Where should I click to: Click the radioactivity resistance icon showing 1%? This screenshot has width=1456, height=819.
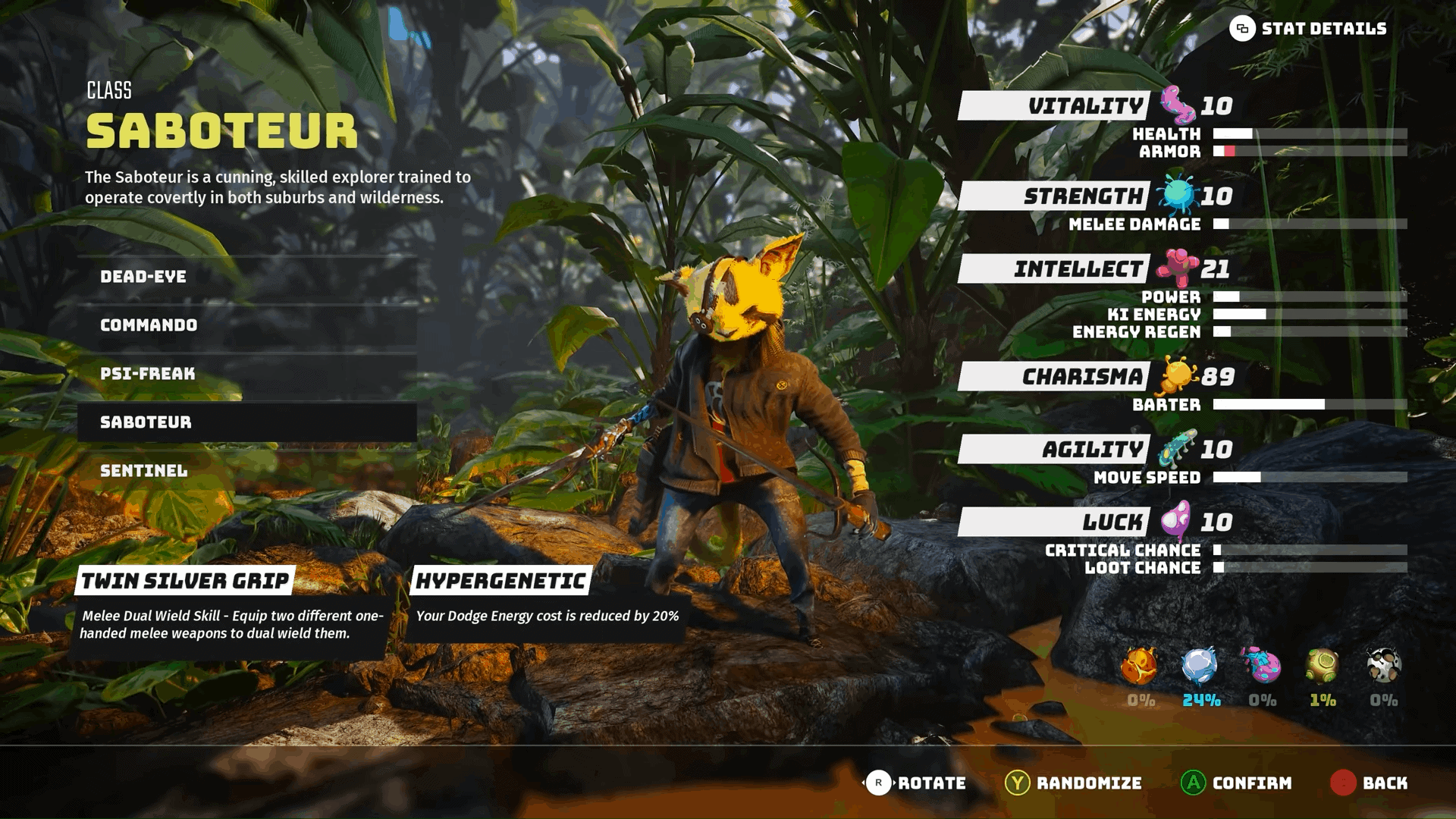tap(1322, 666)
